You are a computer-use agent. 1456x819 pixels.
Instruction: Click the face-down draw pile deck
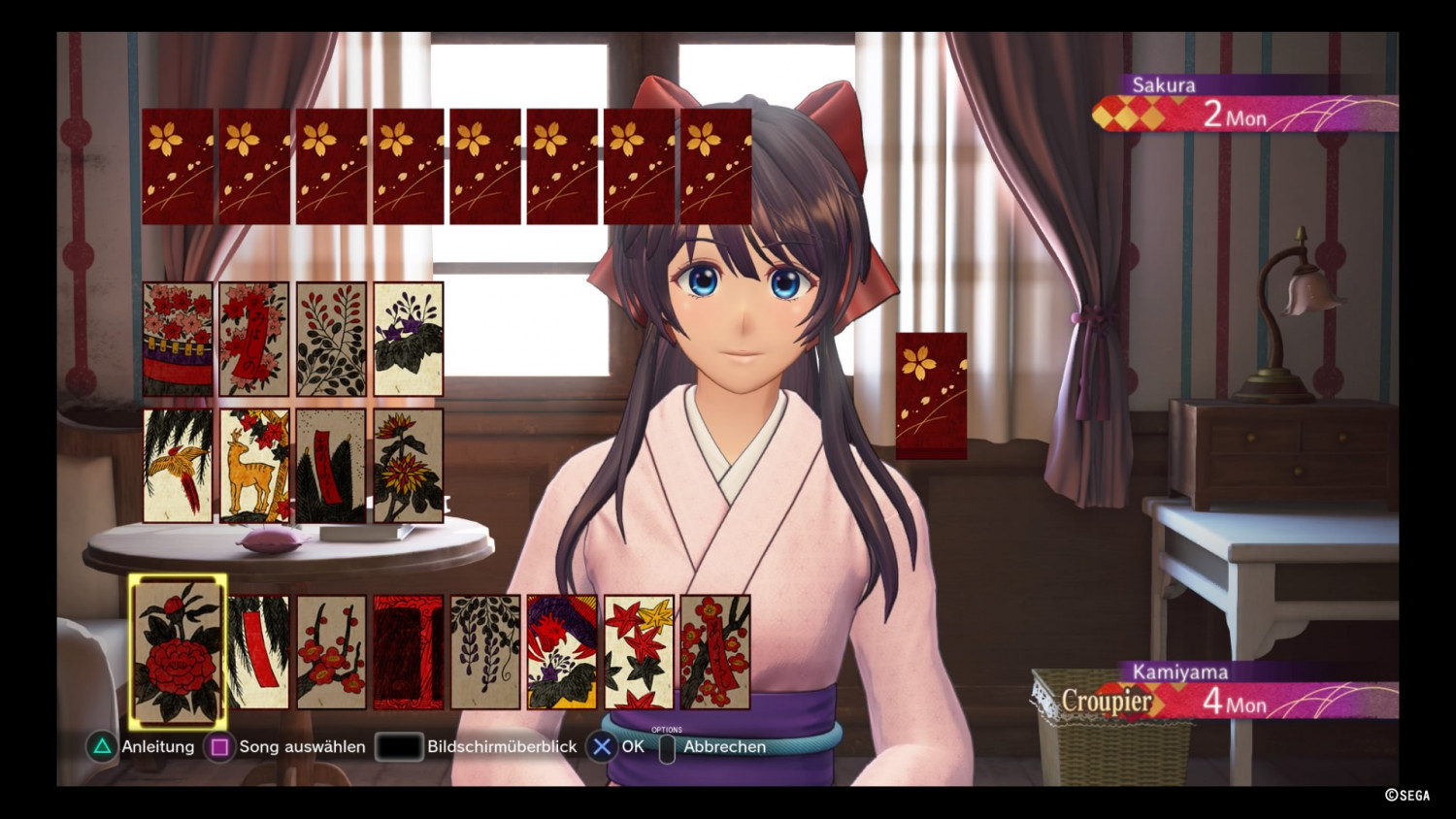click(x=931, y=395)
